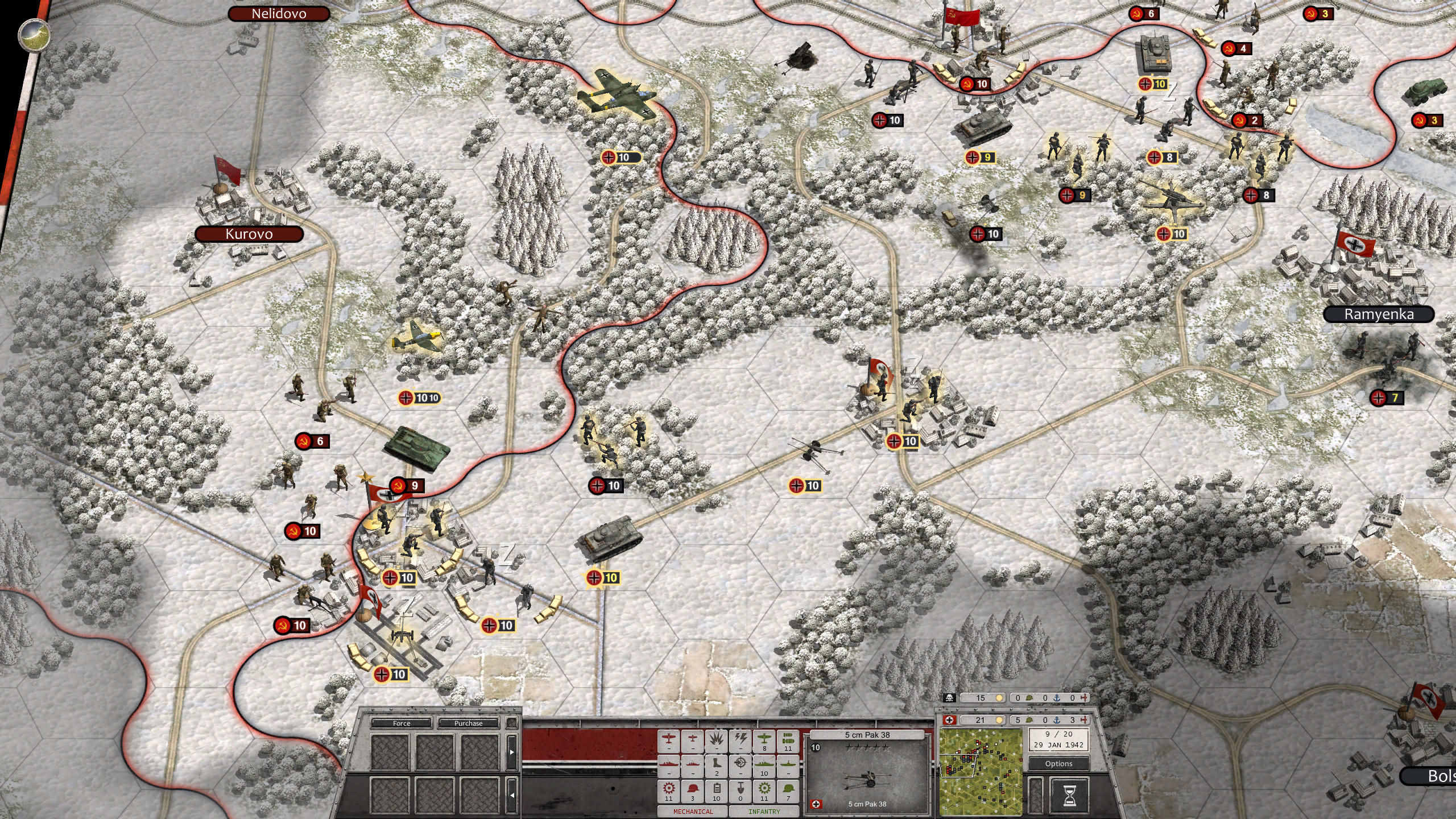Click the explosion strike stat icon

(716, 741)
